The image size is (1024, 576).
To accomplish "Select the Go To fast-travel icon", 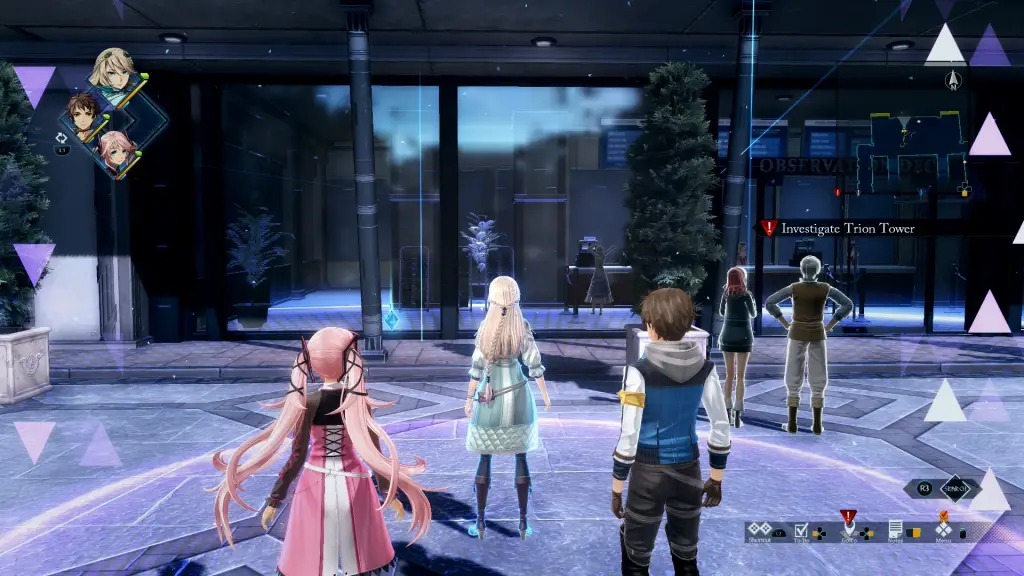I will 849,528.
